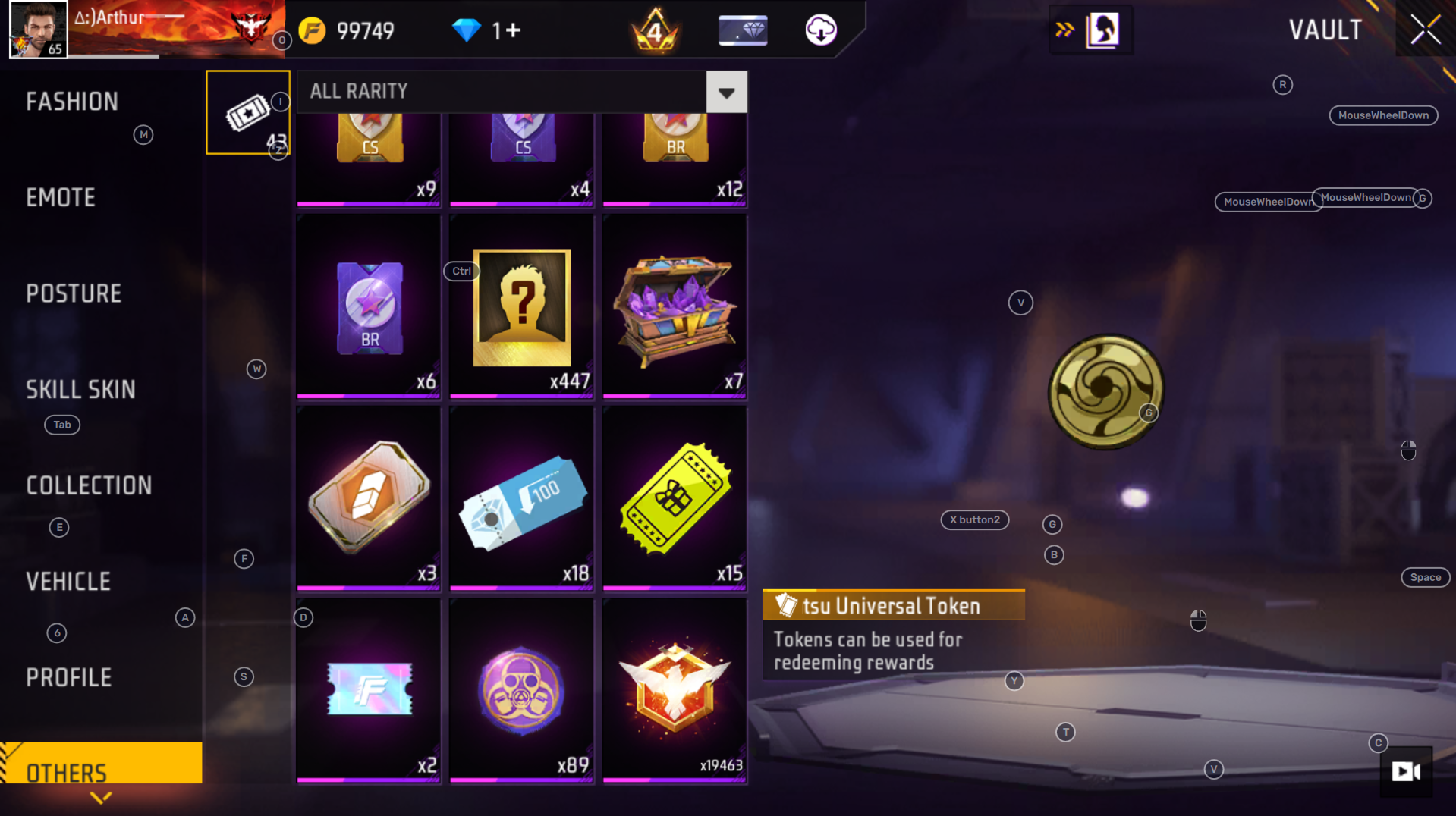
Task: Collapse the filter dropdown arrow
Action: [x=726, y=91]
